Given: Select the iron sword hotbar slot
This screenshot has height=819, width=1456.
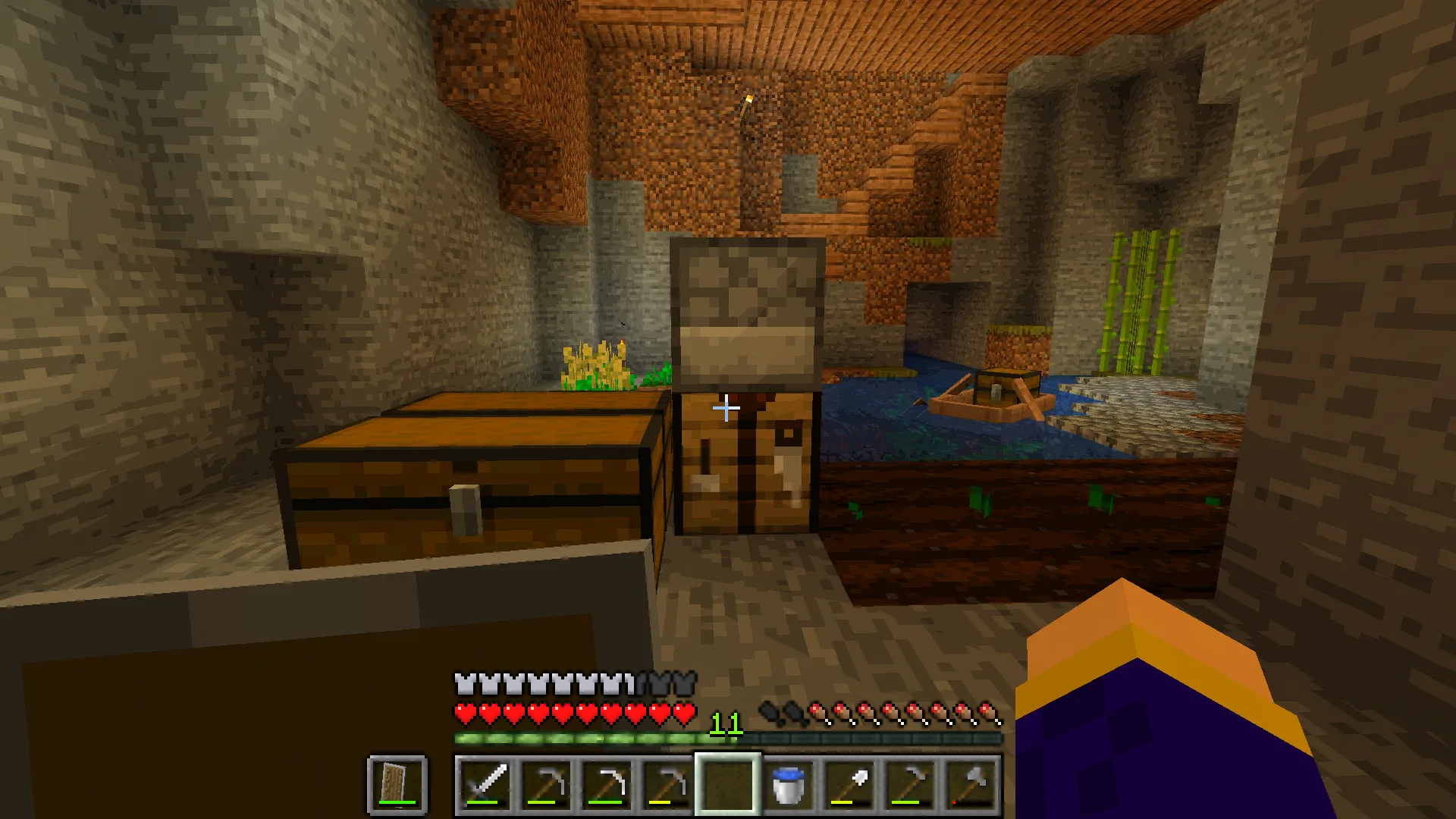Looking at the screenshot, I should (485, 783).
